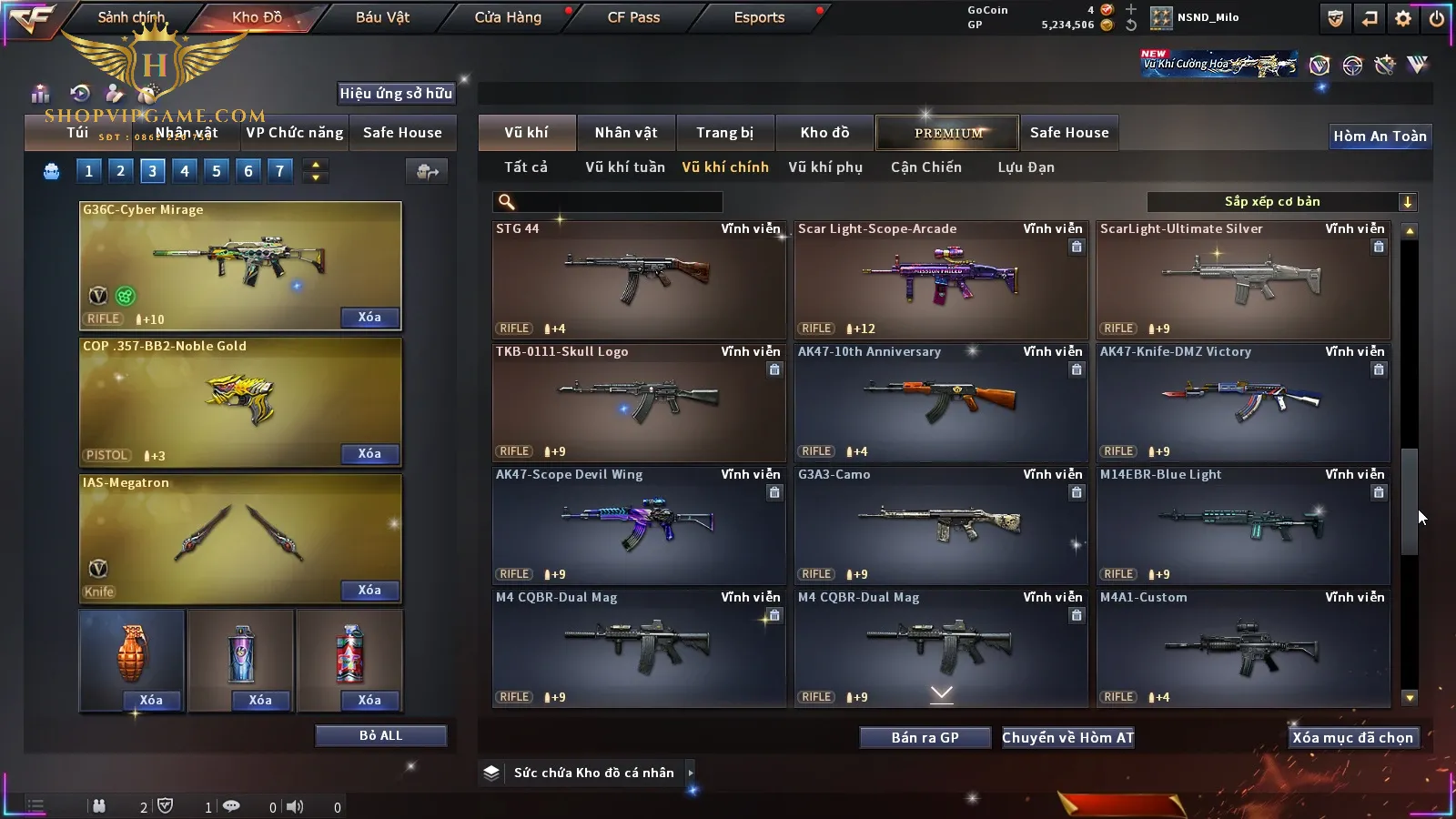Click Bán ra GP button
Image resolution: width=1456 pixels, height=819 pixels.
click(925, 738)
